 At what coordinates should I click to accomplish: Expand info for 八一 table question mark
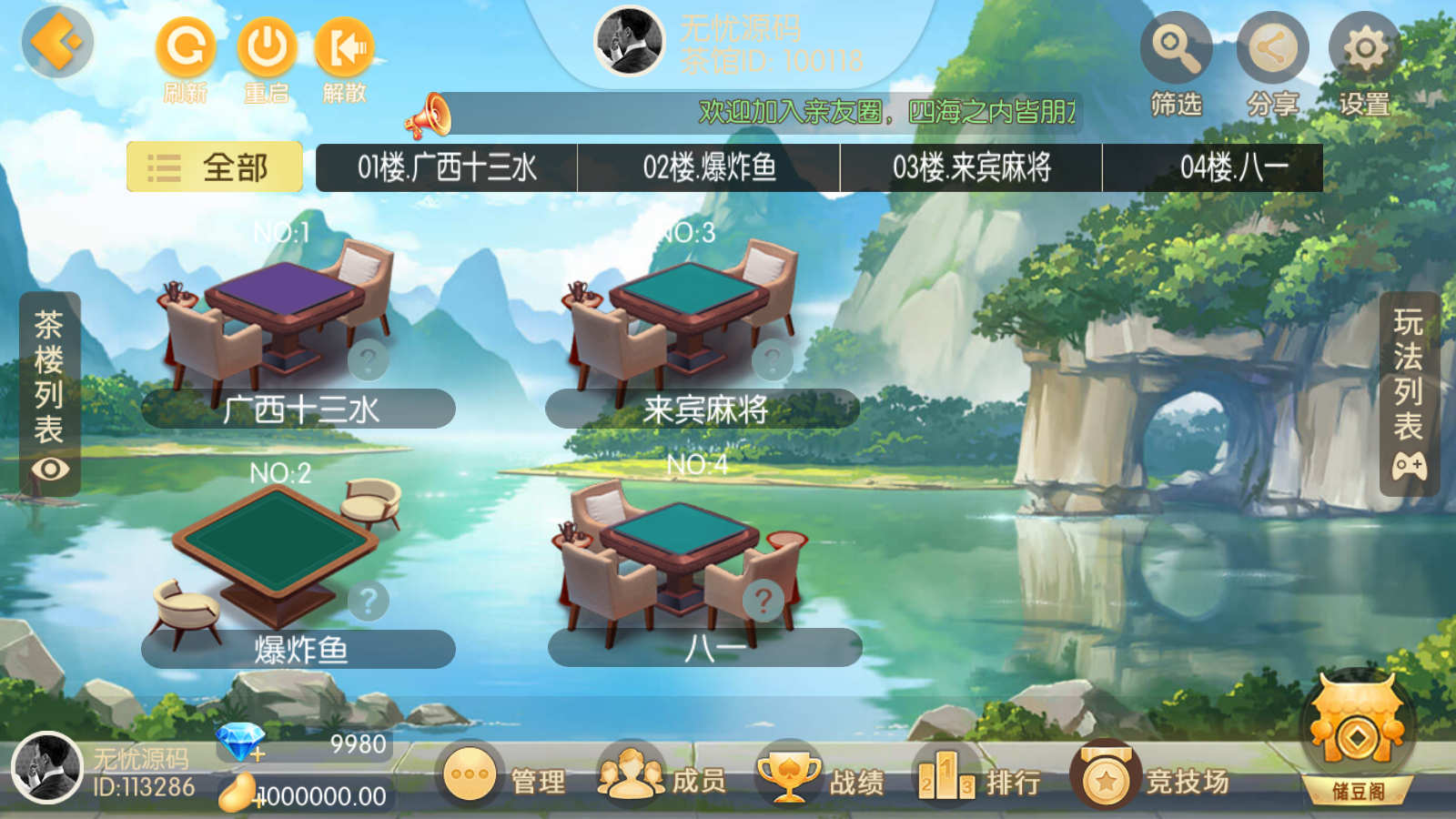[763, 598]
